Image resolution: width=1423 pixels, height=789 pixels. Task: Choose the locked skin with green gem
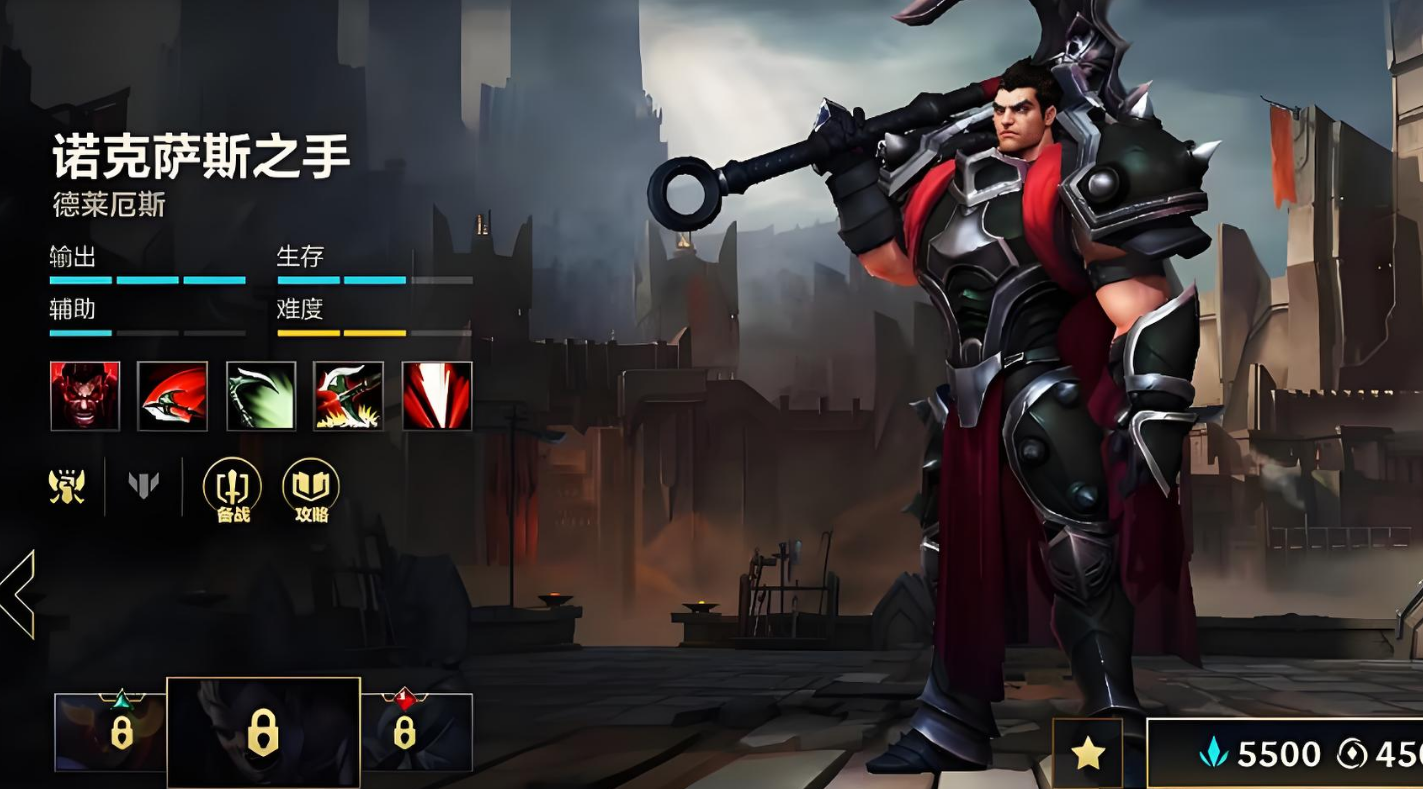(x=110, y=731)
